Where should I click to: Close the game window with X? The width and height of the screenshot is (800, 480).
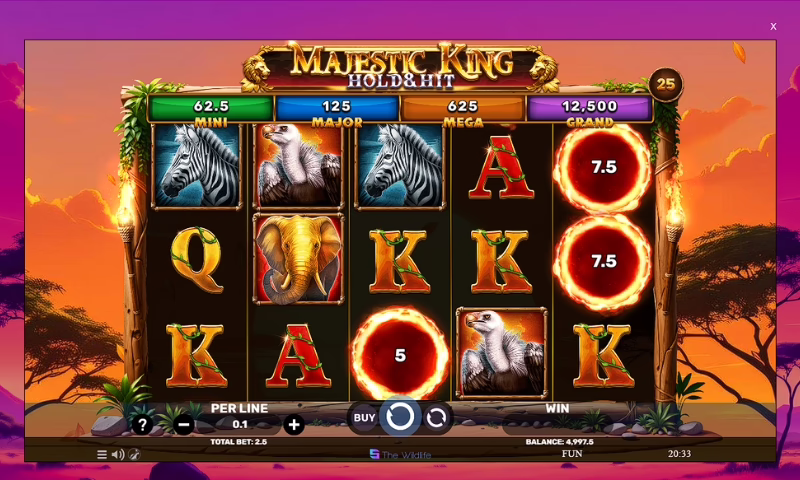click(x=773, y=27)
